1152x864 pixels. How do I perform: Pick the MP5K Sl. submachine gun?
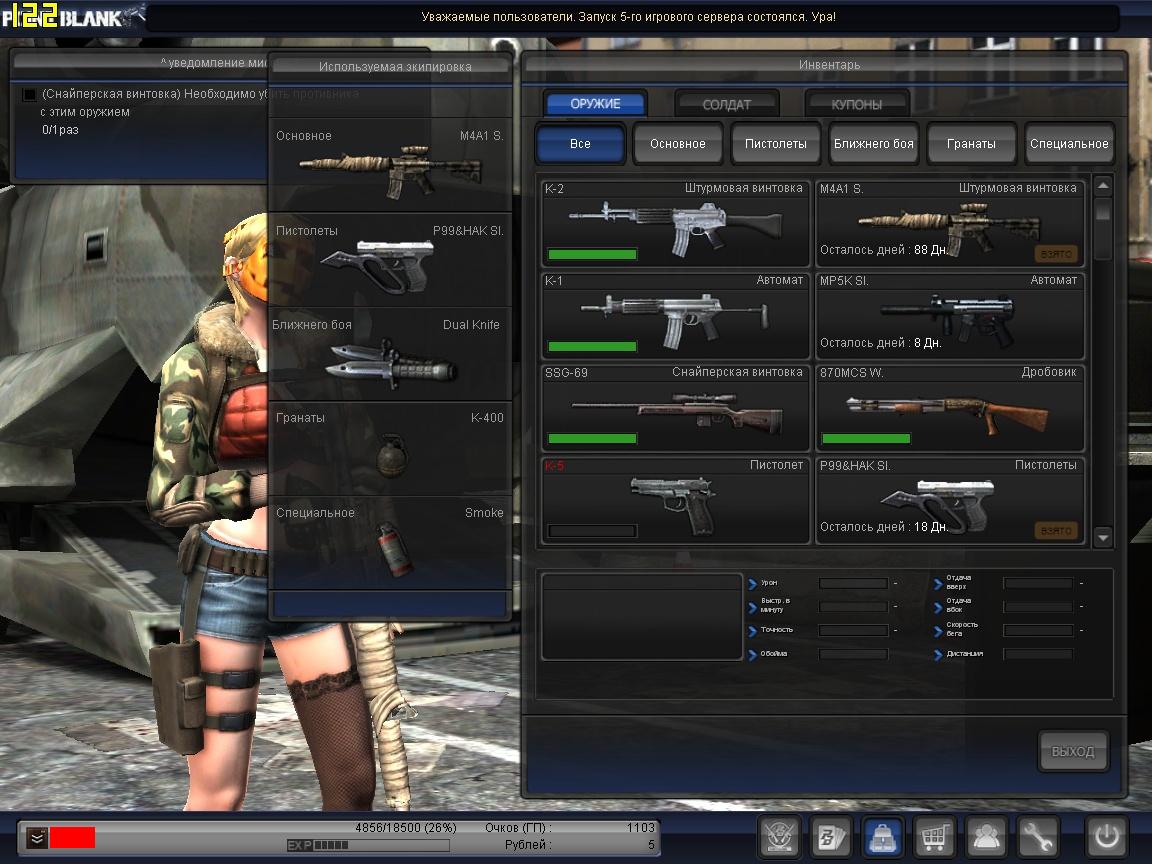(950, 315)
